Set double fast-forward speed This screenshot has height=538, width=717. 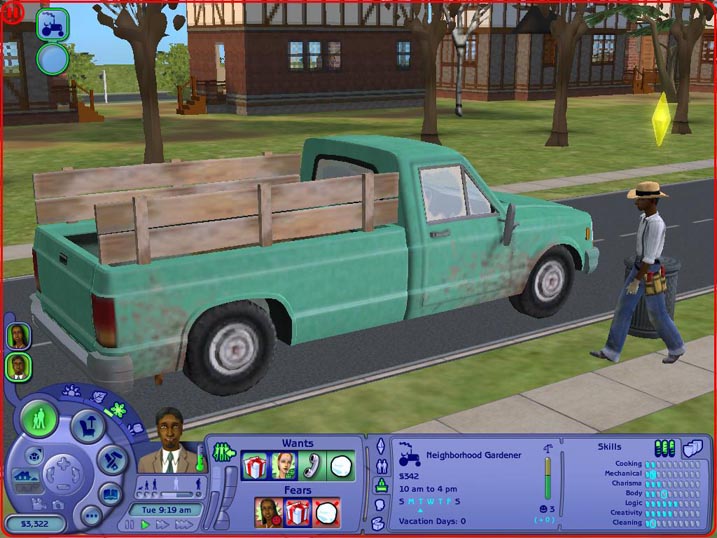(160, 523)
